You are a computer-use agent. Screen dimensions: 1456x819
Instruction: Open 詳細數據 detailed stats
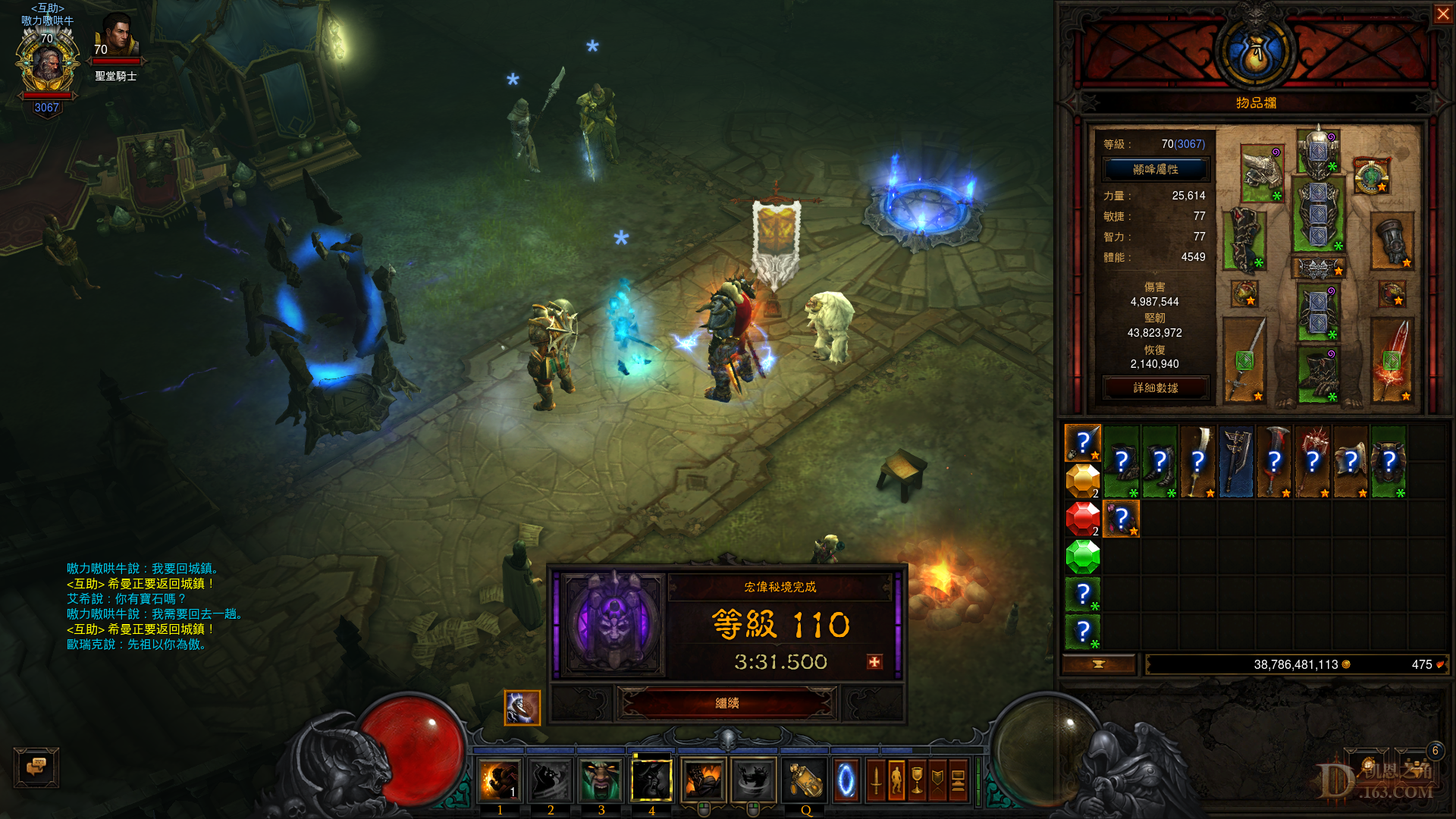[x=1155, y=388]
